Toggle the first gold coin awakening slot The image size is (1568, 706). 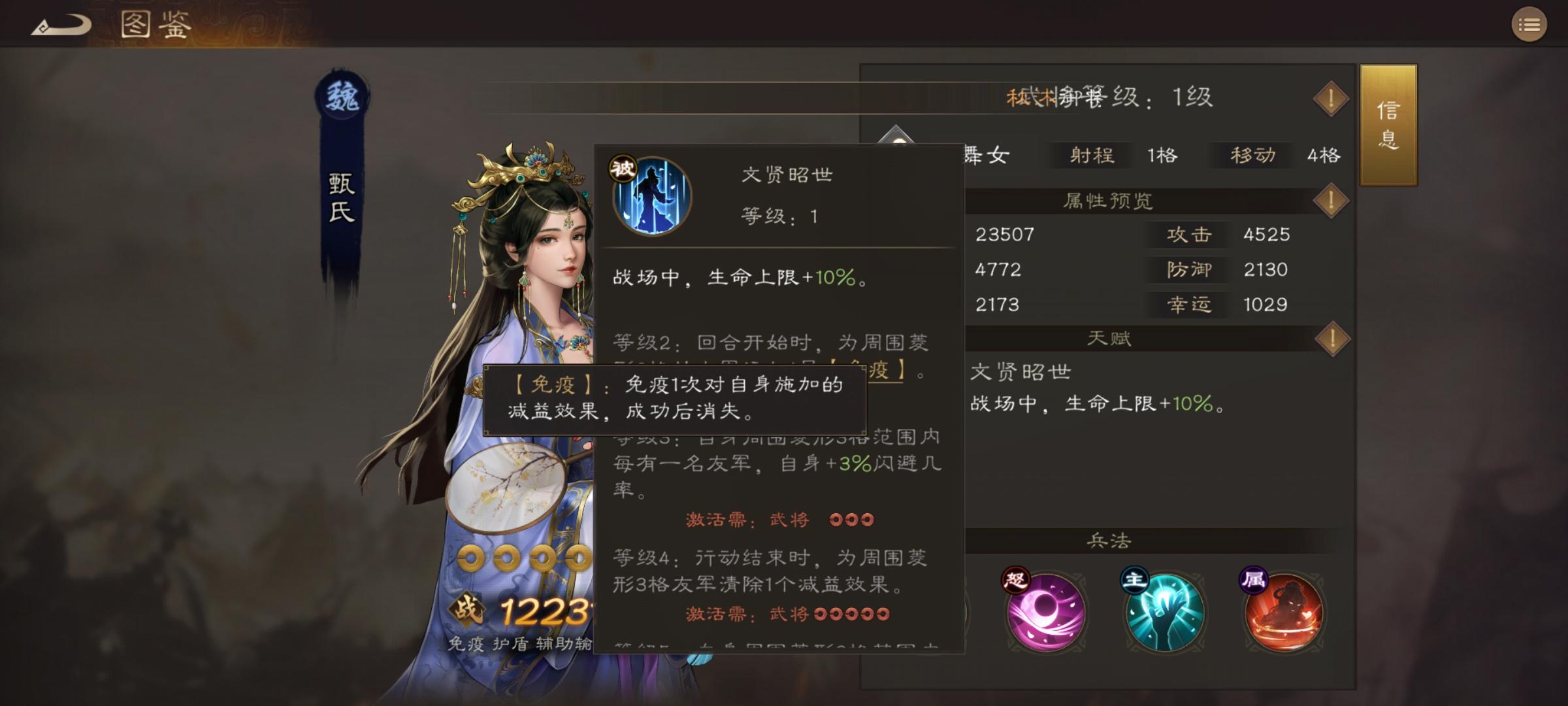coord(470,556)
